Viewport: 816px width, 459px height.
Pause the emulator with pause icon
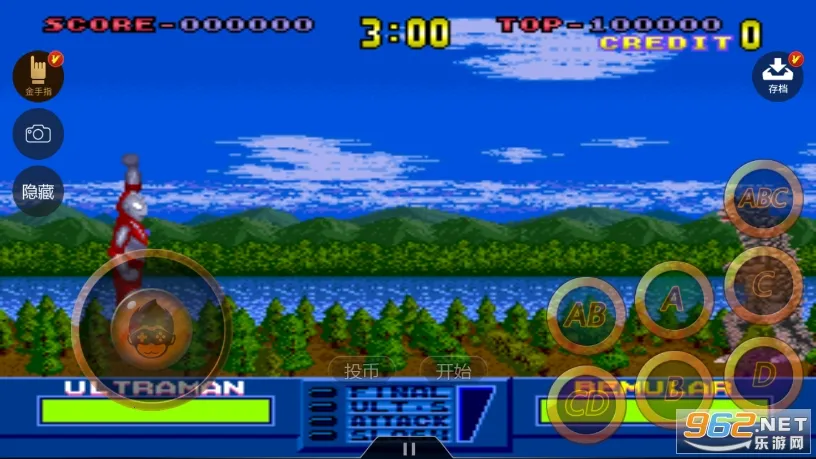click(x=408, y=449)
